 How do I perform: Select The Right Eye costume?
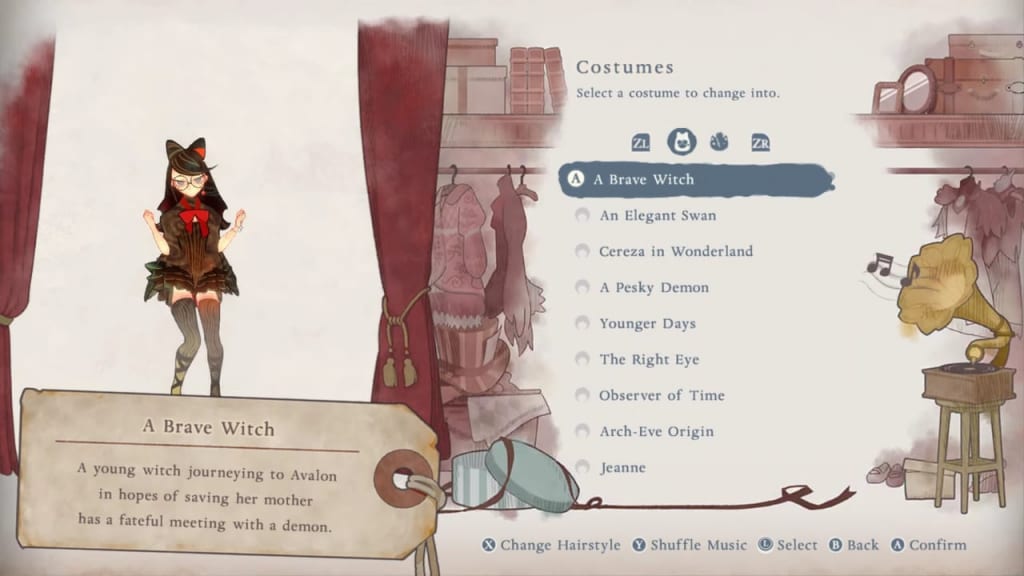(649, 360)
